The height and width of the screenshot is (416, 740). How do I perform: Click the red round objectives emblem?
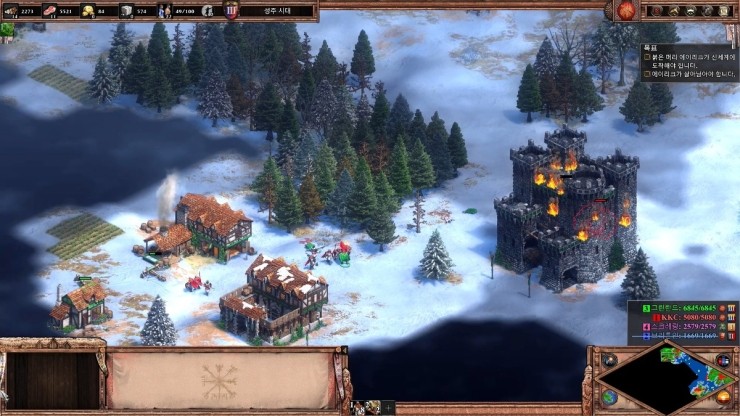pyautogui.click(x=627, y=11)
